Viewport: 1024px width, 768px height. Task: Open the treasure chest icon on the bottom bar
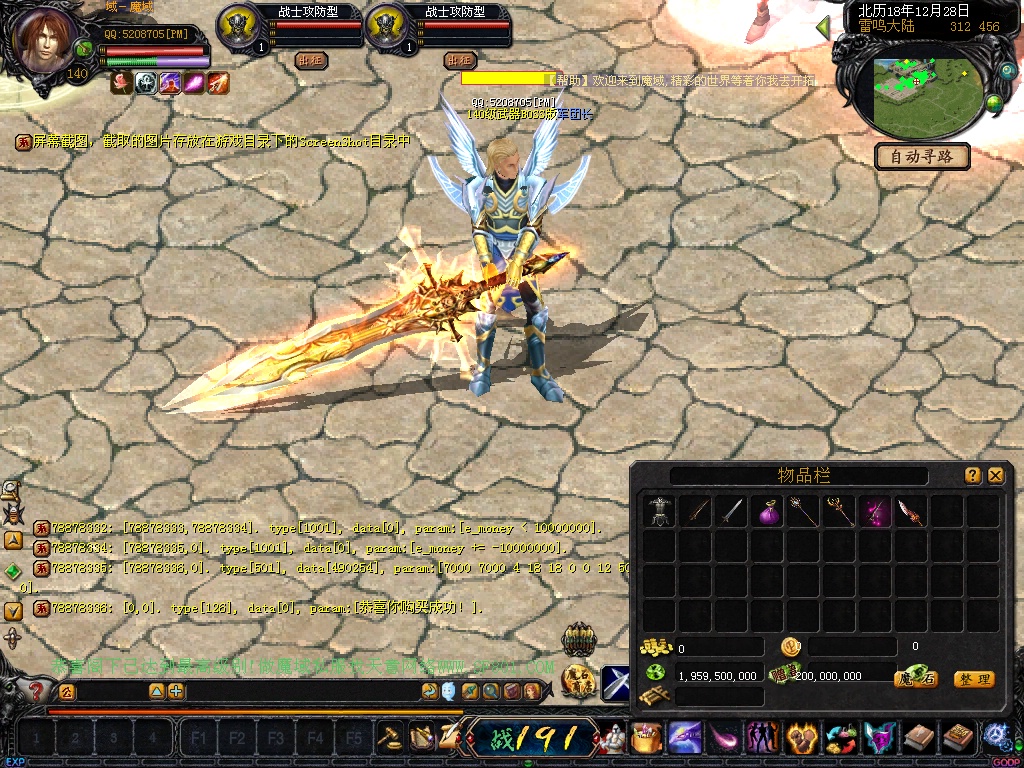click(647, 739)
